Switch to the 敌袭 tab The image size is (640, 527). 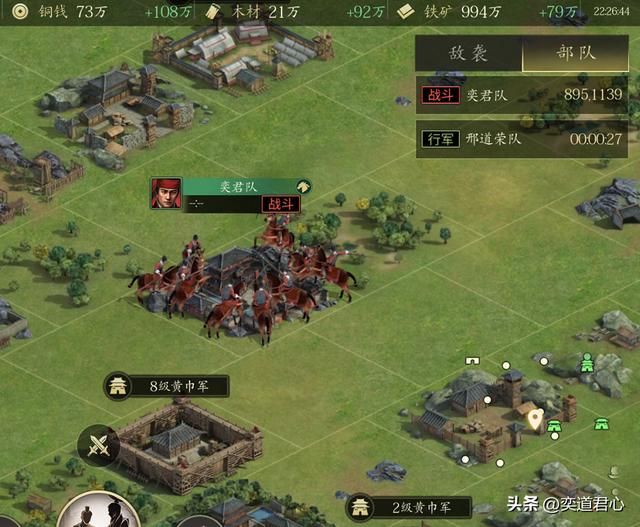[x=468, y=53]
